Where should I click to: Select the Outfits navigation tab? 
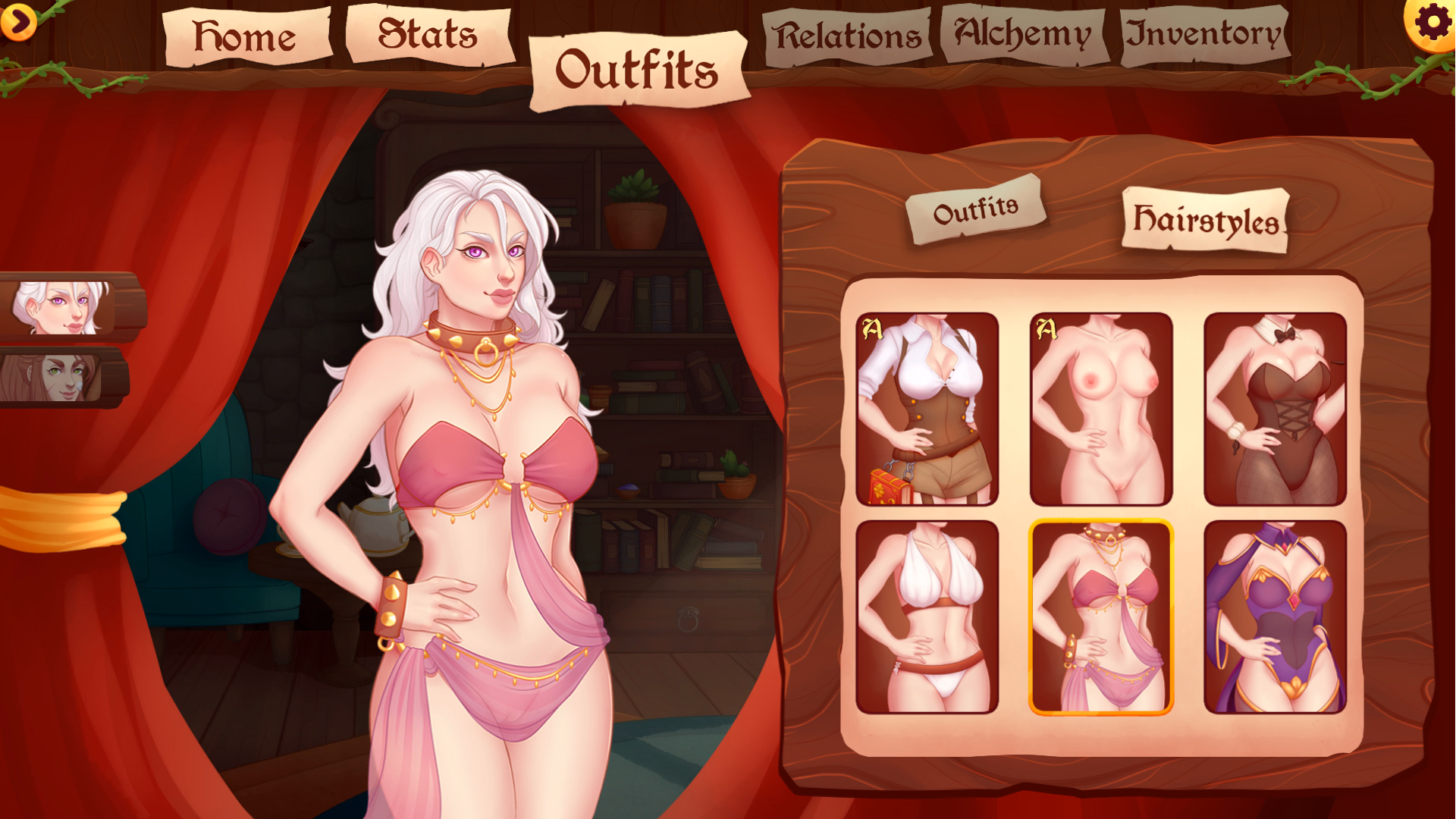pyautogui.click(x=639, y=67)
